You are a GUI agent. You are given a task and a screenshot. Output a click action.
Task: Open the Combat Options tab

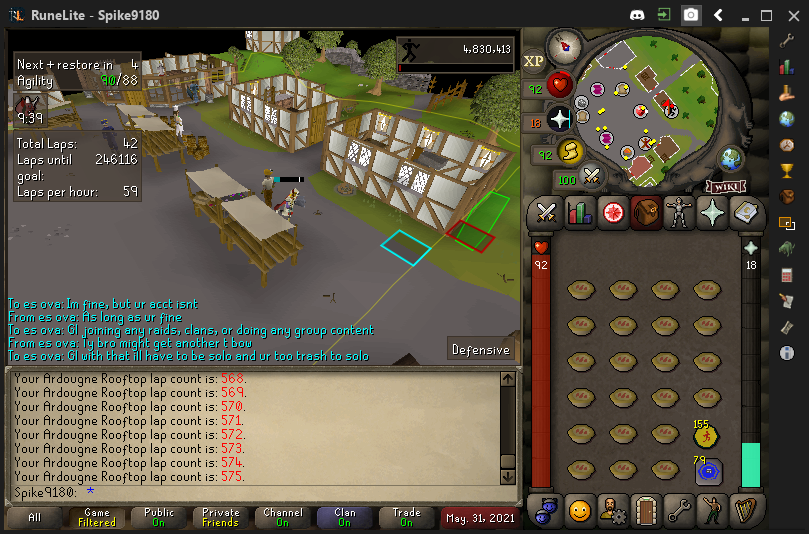click(546, 212)
